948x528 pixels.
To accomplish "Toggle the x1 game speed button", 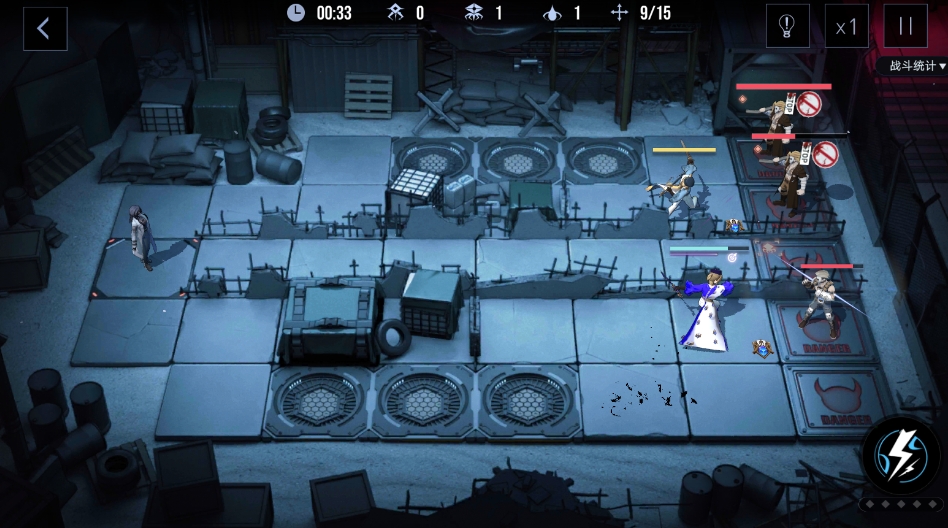I will click(847, 27).
